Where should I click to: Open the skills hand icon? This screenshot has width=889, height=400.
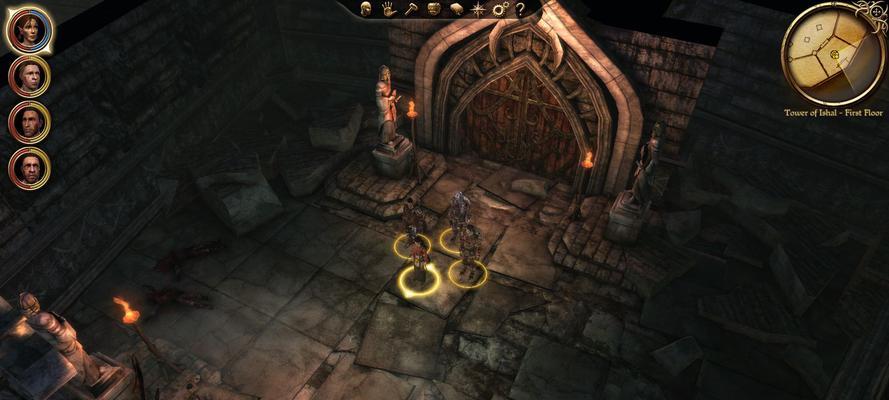click(388, 9)
